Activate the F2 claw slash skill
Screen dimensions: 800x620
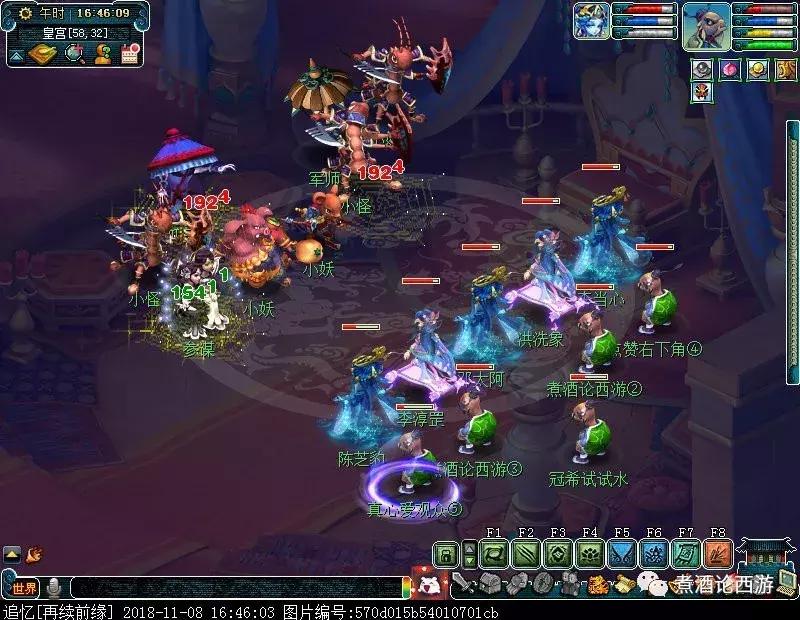point(526,554)
